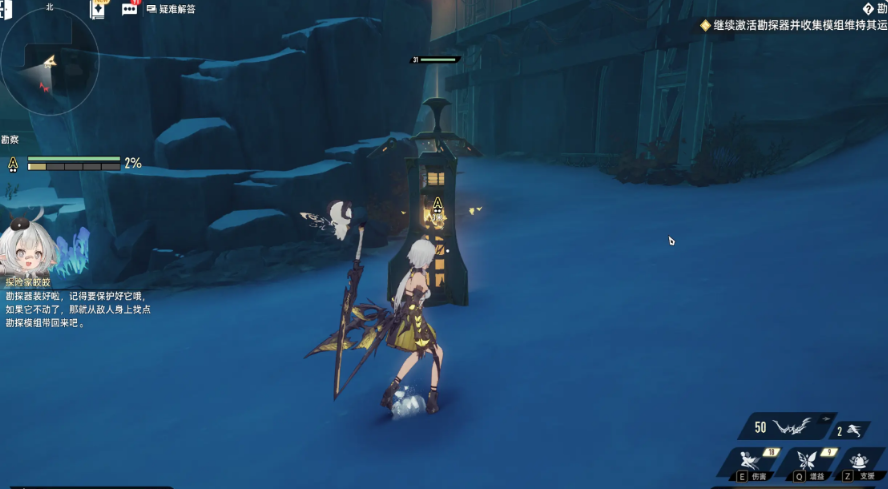Open the circular minimap
Image resolution: width=888 pixels, height=489 pixels.
coord(49,66)
